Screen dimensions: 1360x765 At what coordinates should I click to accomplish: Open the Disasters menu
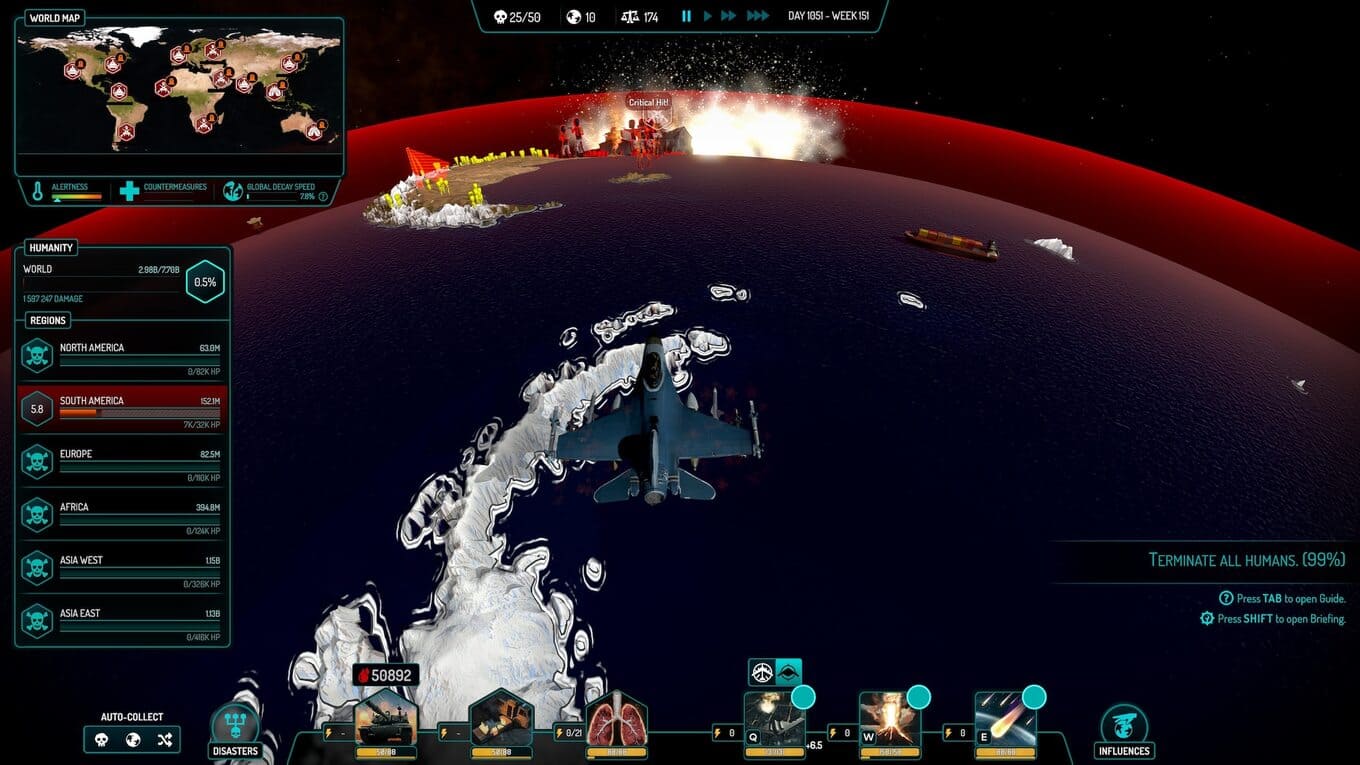coord(235,729)
